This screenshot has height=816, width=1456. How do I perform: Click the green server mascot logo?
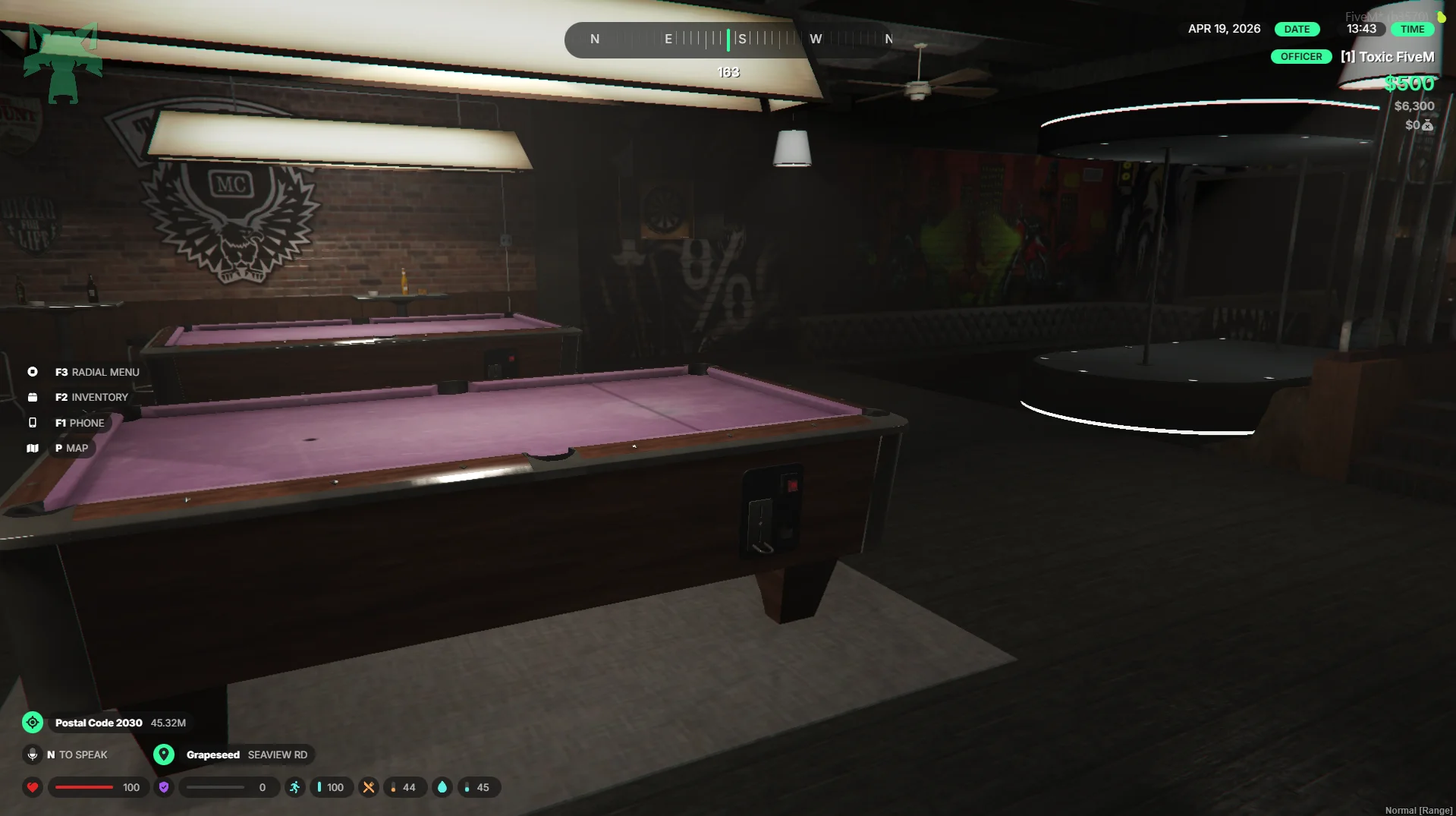(x=63, y=63)
